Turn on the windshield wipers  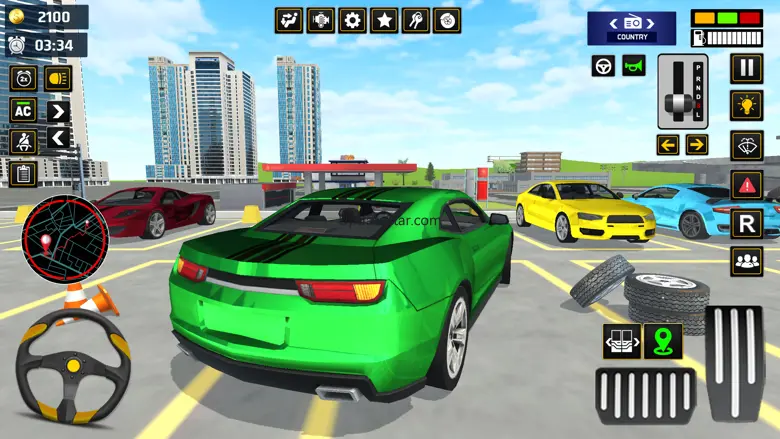point(746,145)
